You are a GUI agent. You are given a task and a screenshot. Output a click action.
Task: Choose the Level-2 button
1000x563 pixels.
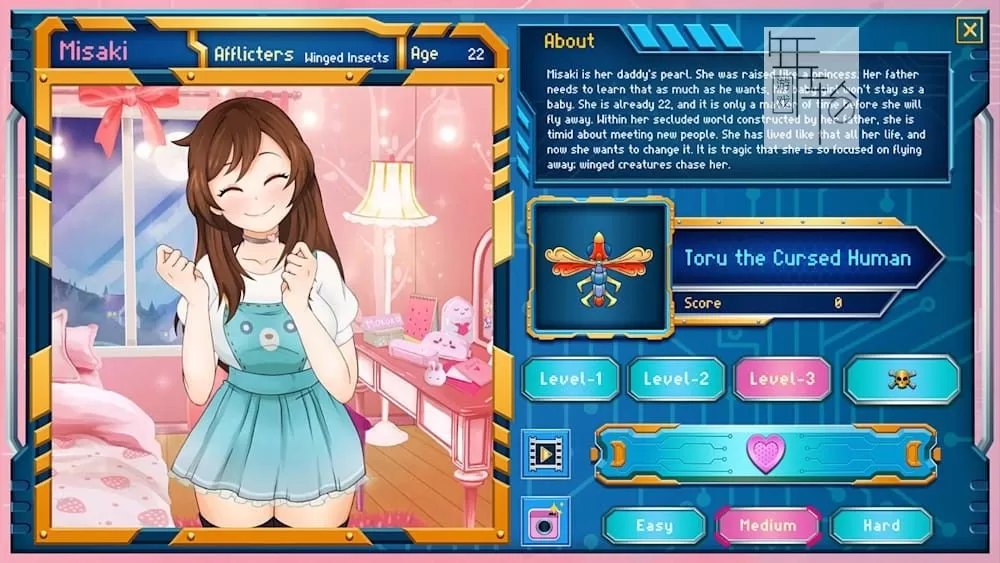click(x=676, y=379)
